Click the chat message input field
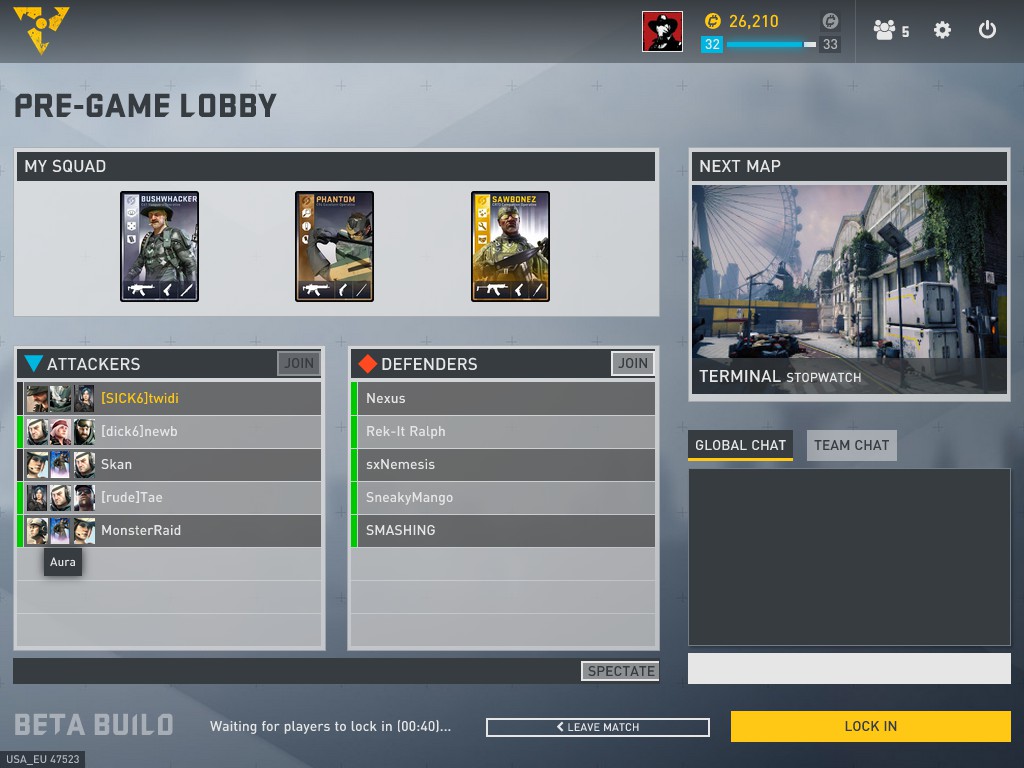The image size is (1024, 768). (x=849, y=669)
